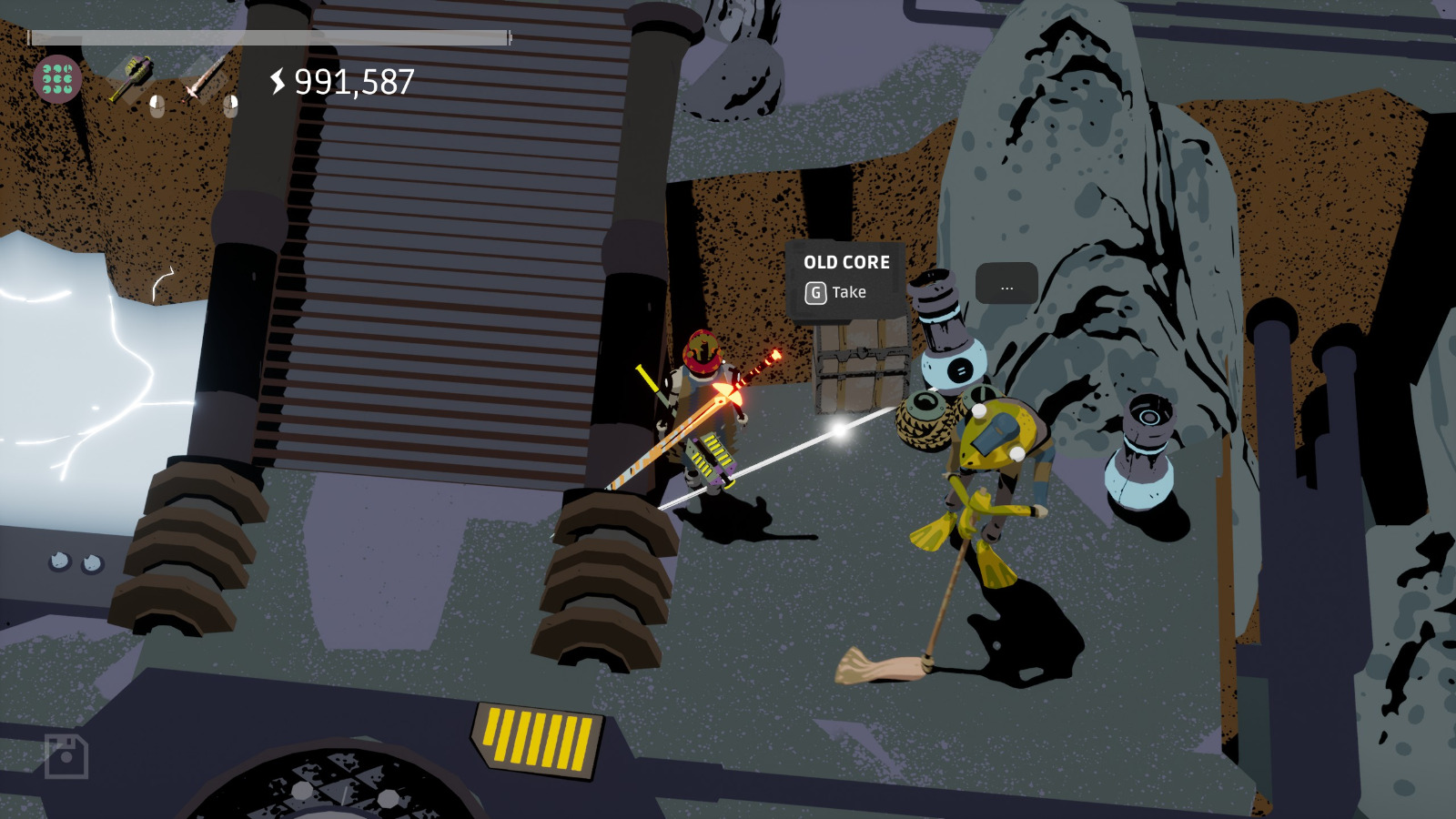
Task: Click the lightning bolt currency icon
Action: tap(276, 83)
